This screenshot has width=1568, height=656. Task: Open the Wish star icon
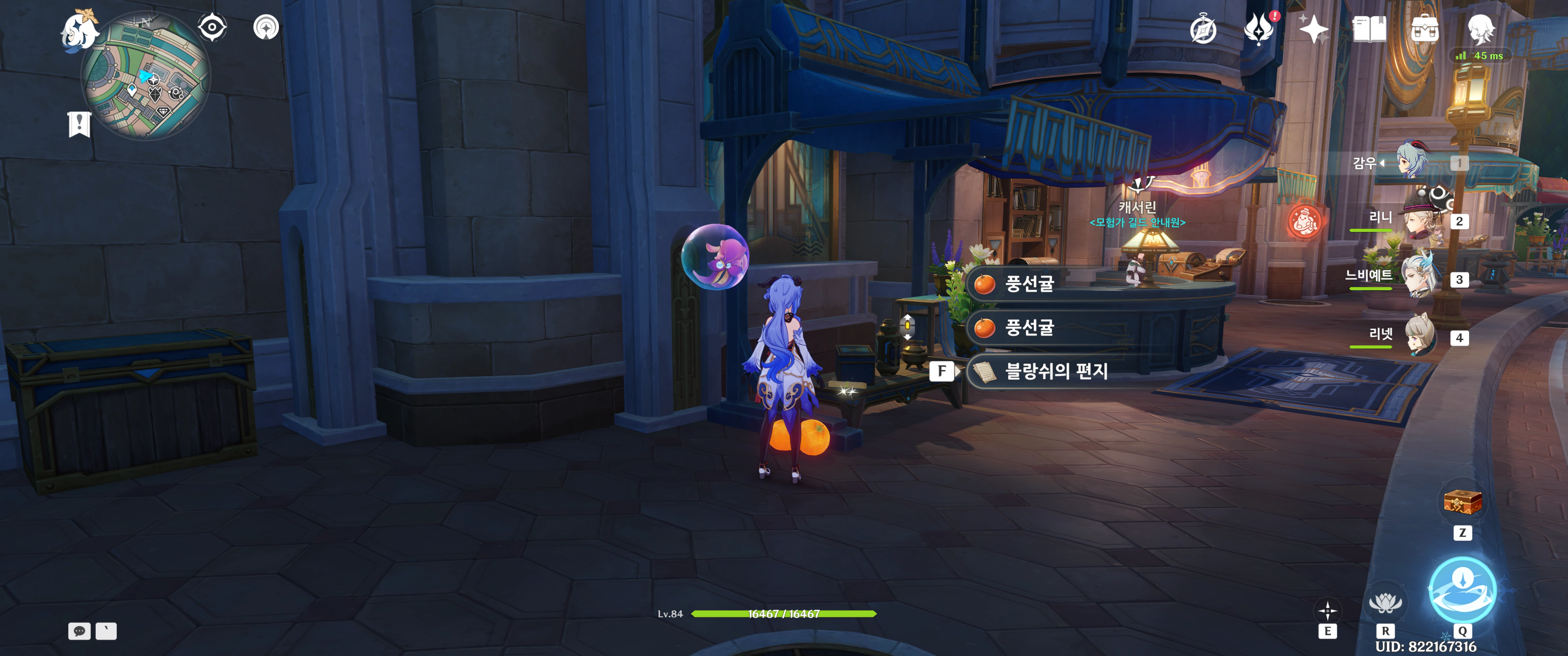(x=1314, y=29)
